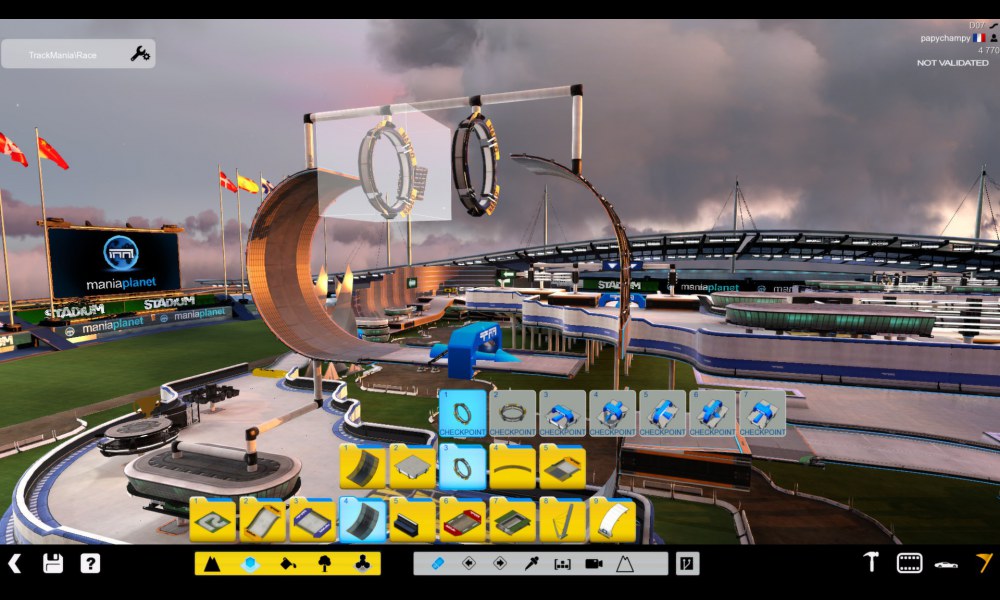Select the first ring checkpoint block
The image size is (1000, 600).
click(462, 414)
